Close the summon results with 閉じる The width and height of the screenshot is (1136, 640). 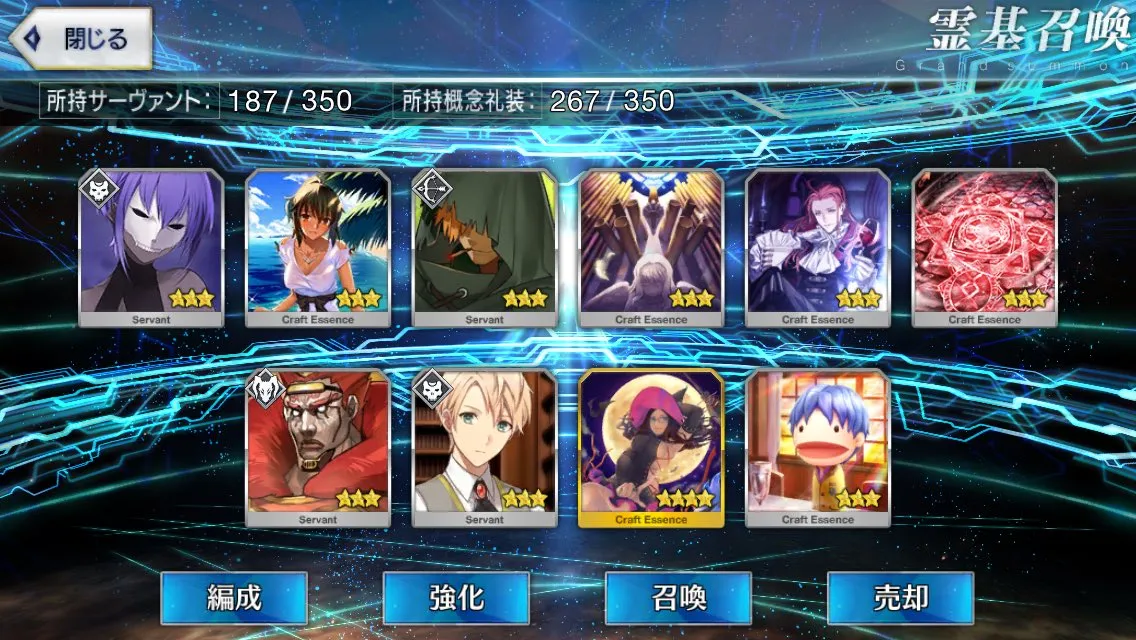(80, 39)
